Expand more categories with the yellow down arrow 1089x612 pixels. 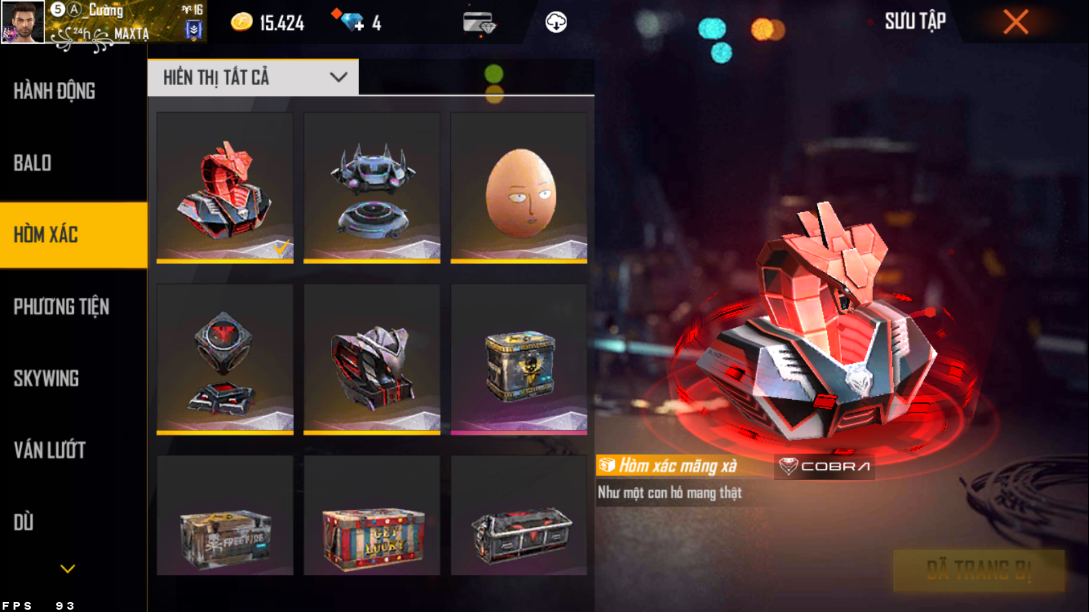click(68, 569)
